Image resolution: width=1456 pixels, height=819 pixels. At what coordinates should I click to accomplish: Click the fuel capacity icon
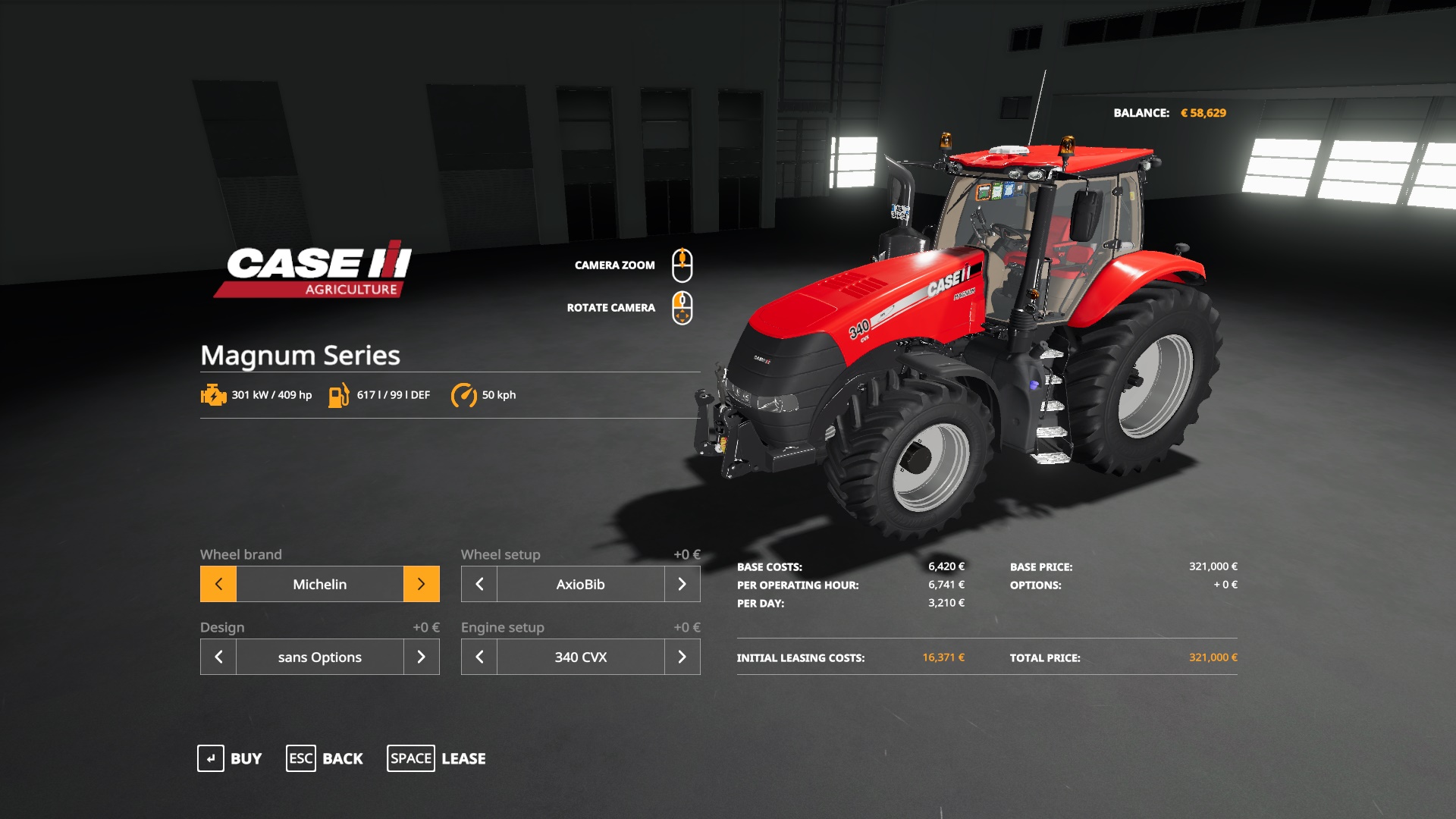click(338, 394)
